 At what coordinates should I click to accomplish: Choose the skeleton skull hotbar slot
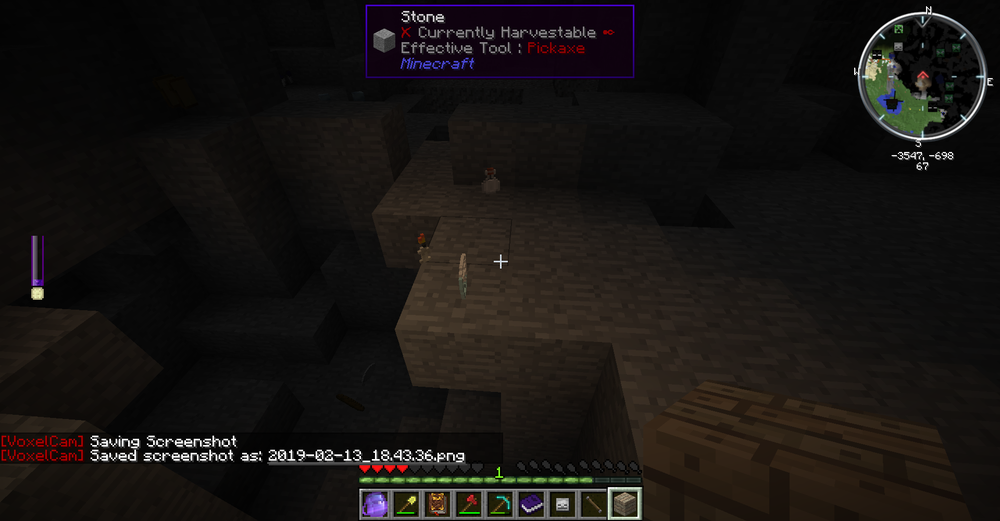tap(562, 505)
